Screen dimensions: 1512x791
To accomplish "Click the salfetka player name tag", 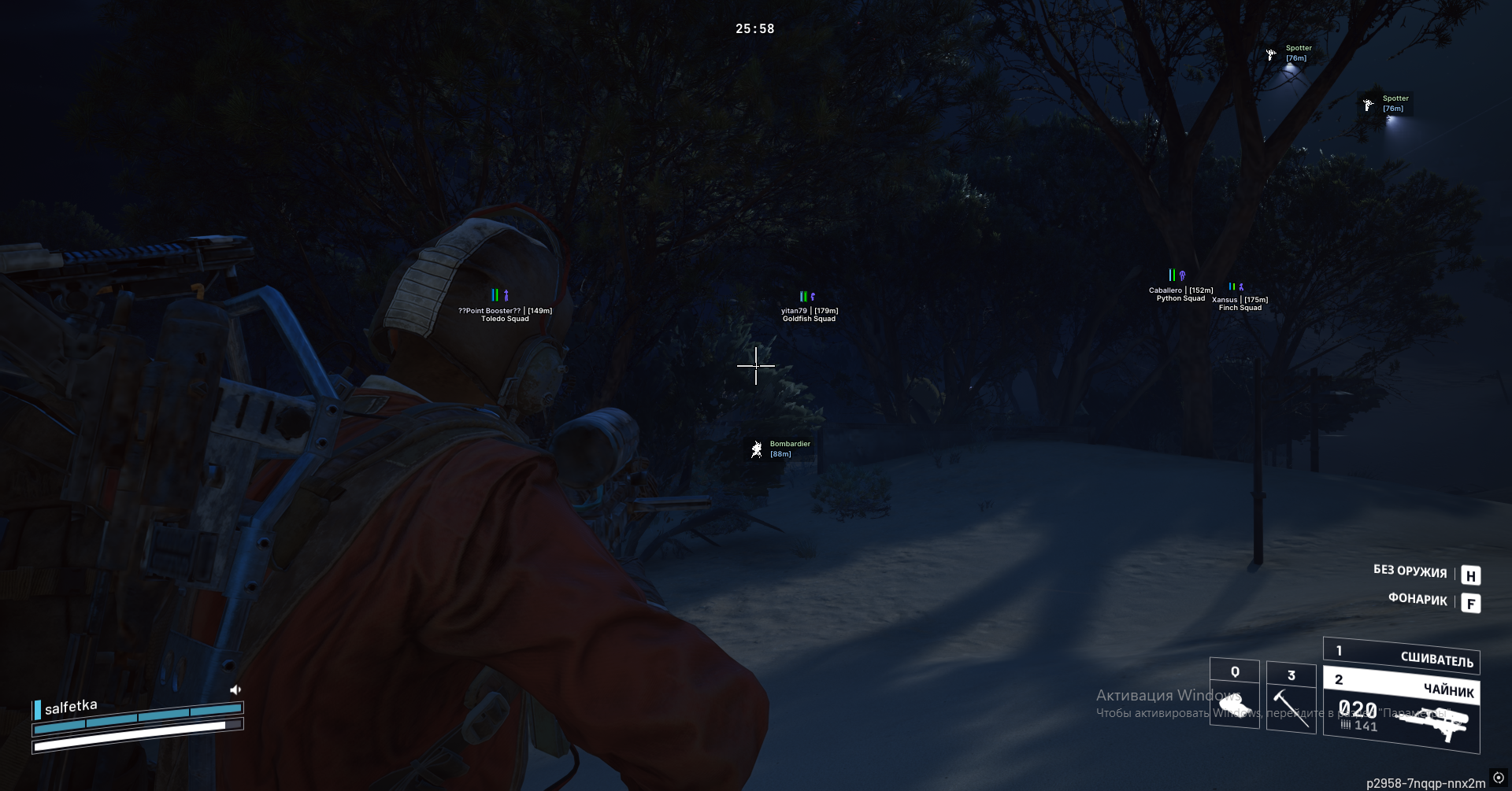I will click(71, 707).
